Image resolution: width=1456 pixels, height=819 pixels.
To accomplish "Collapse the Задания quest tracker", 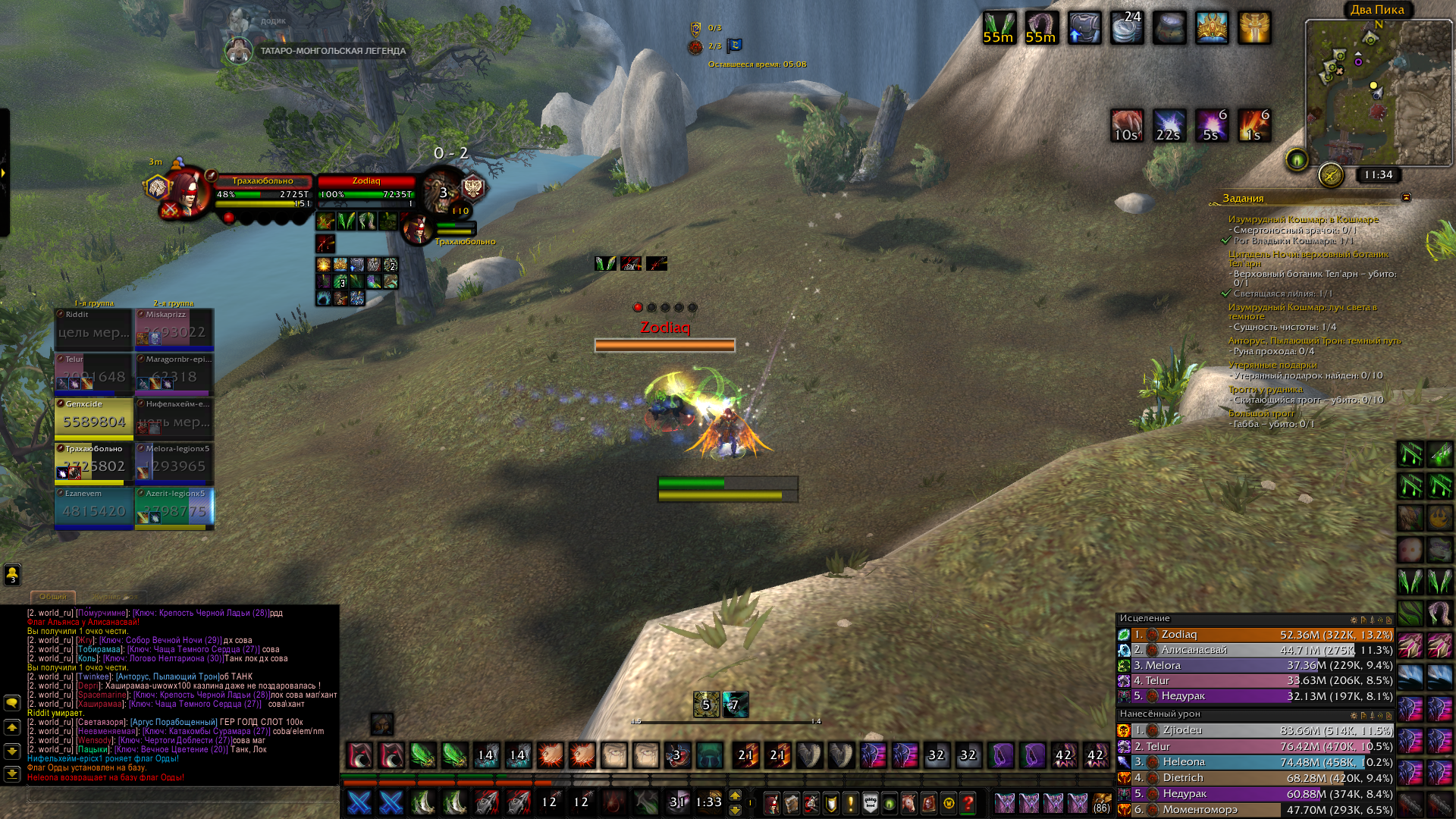I will (1406, 198).
